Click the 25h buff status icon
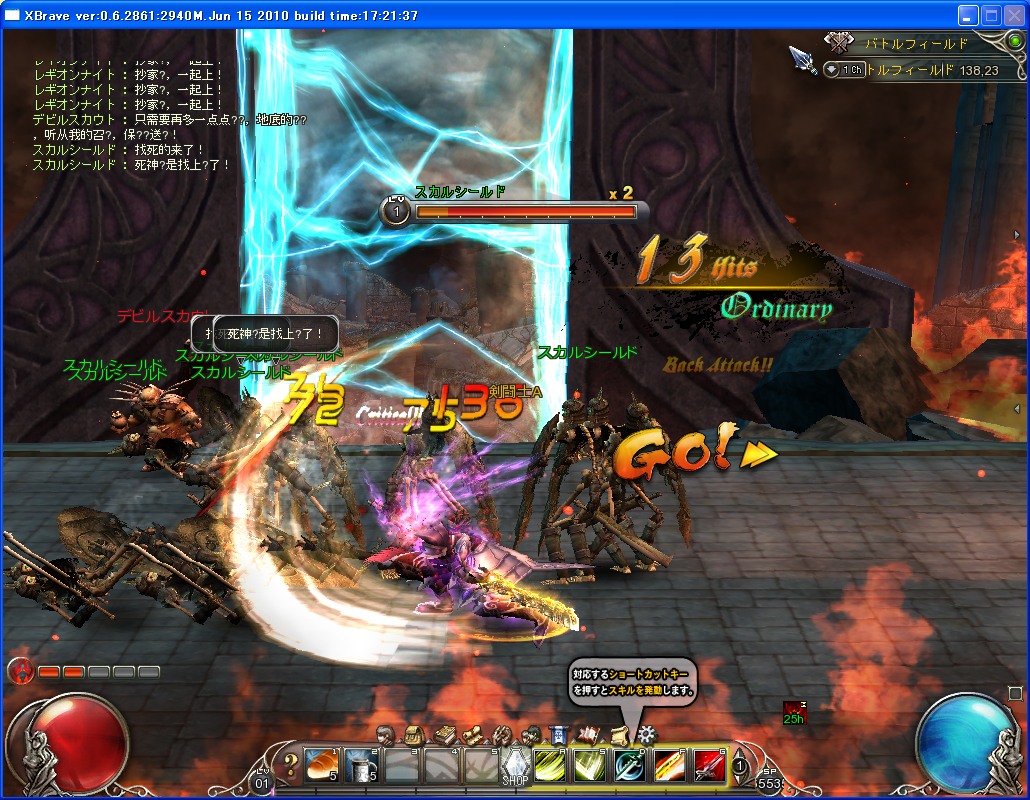 [x=794, y=712]
